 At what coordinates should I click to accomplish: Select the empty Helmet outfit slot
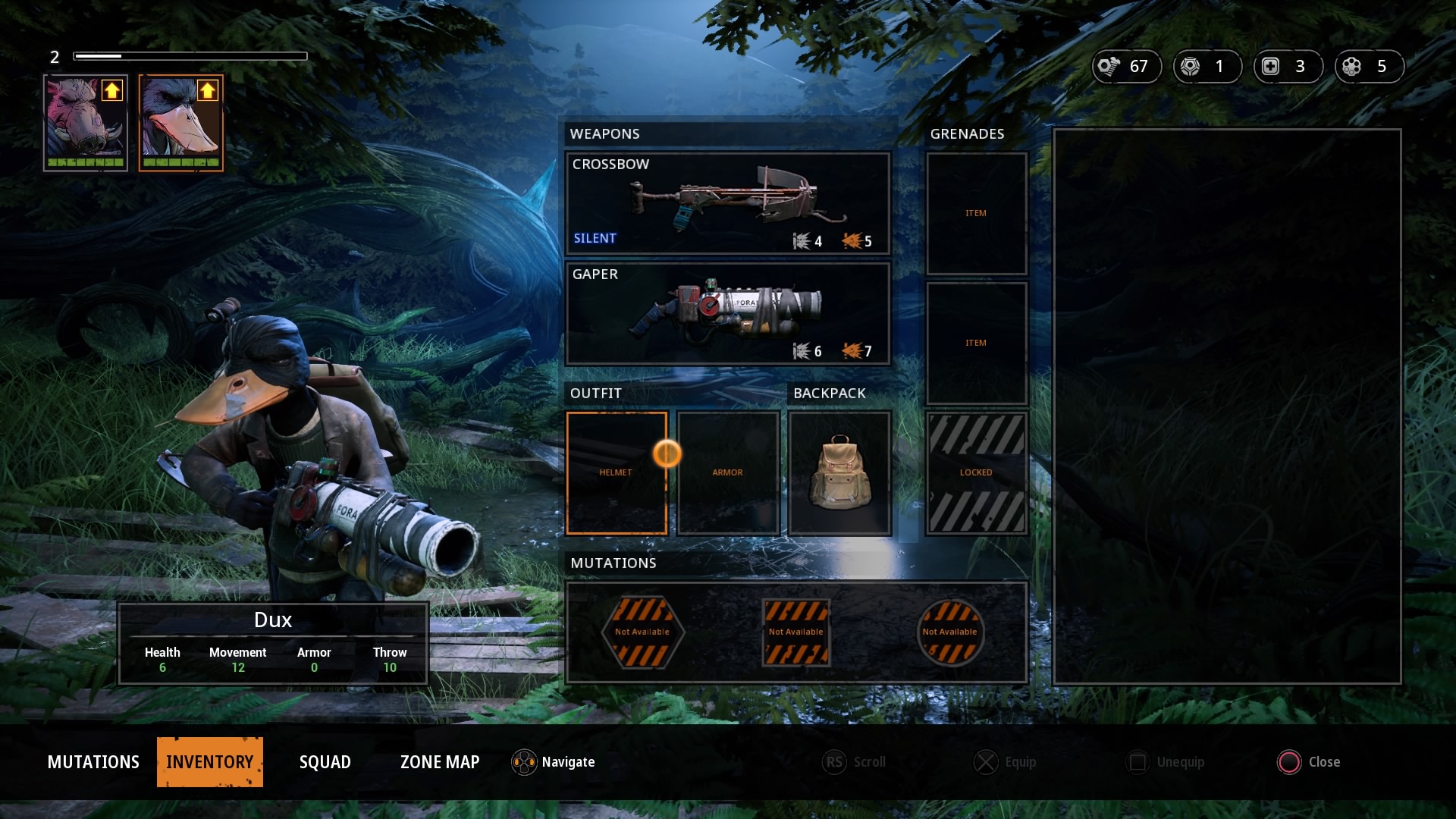(x=617, y=473)
